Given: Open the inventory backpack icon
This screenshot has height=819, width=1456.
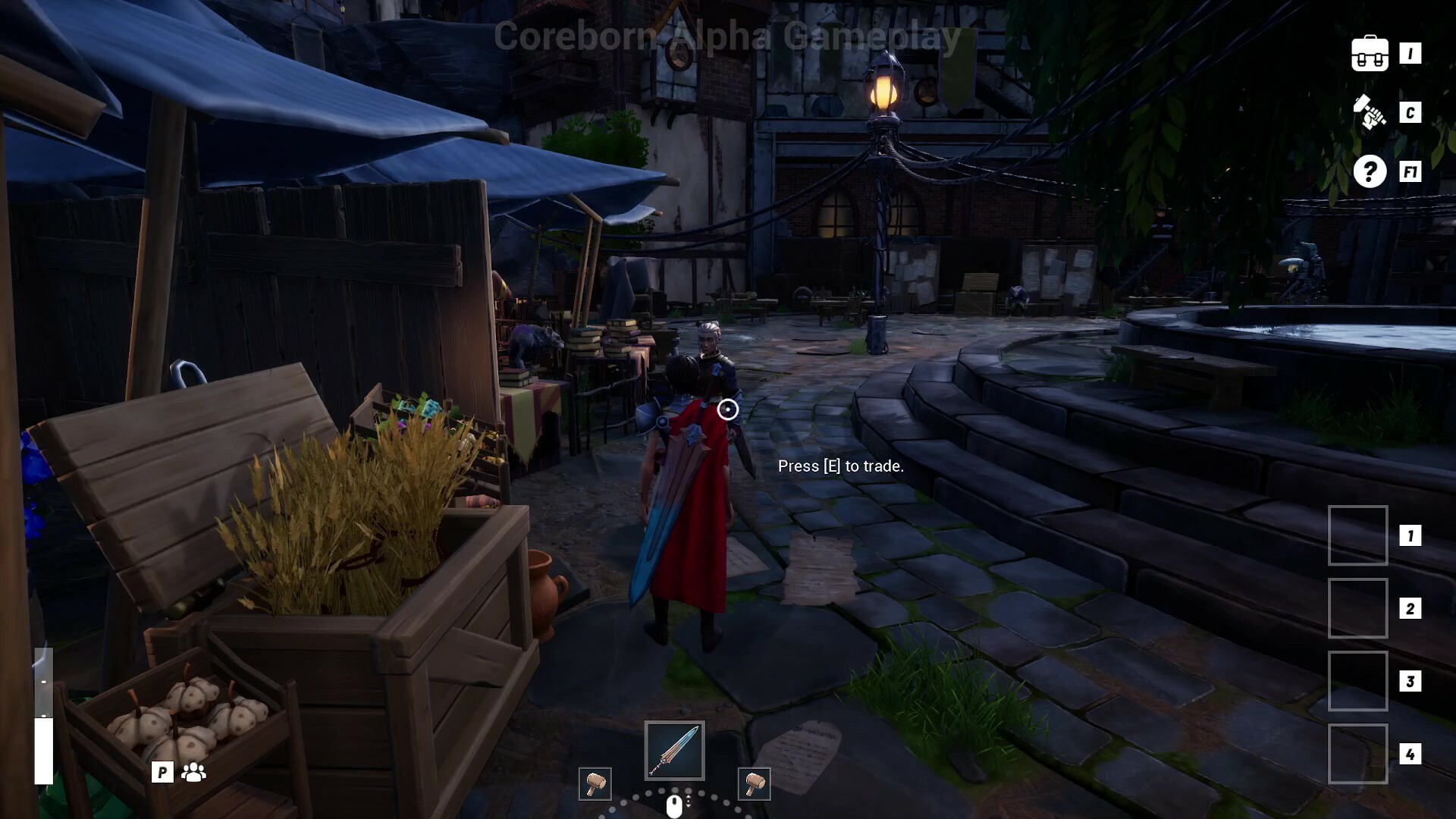Looking at the screenshot, I should pos(1370,53).
